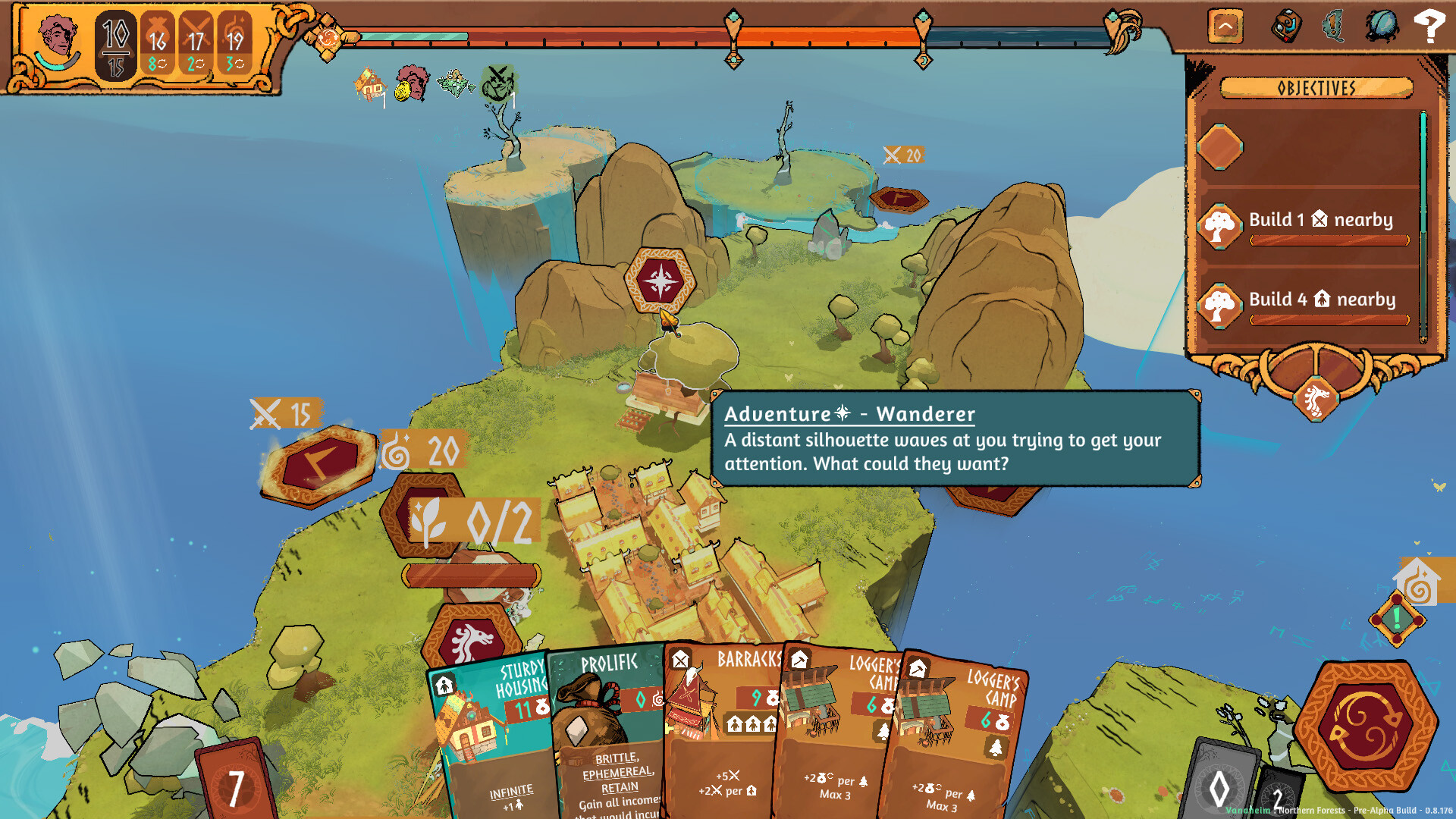Select the dragon crest hexagon near the village
The height and width of the screenshot is (819, 1456).
point(470,639)
